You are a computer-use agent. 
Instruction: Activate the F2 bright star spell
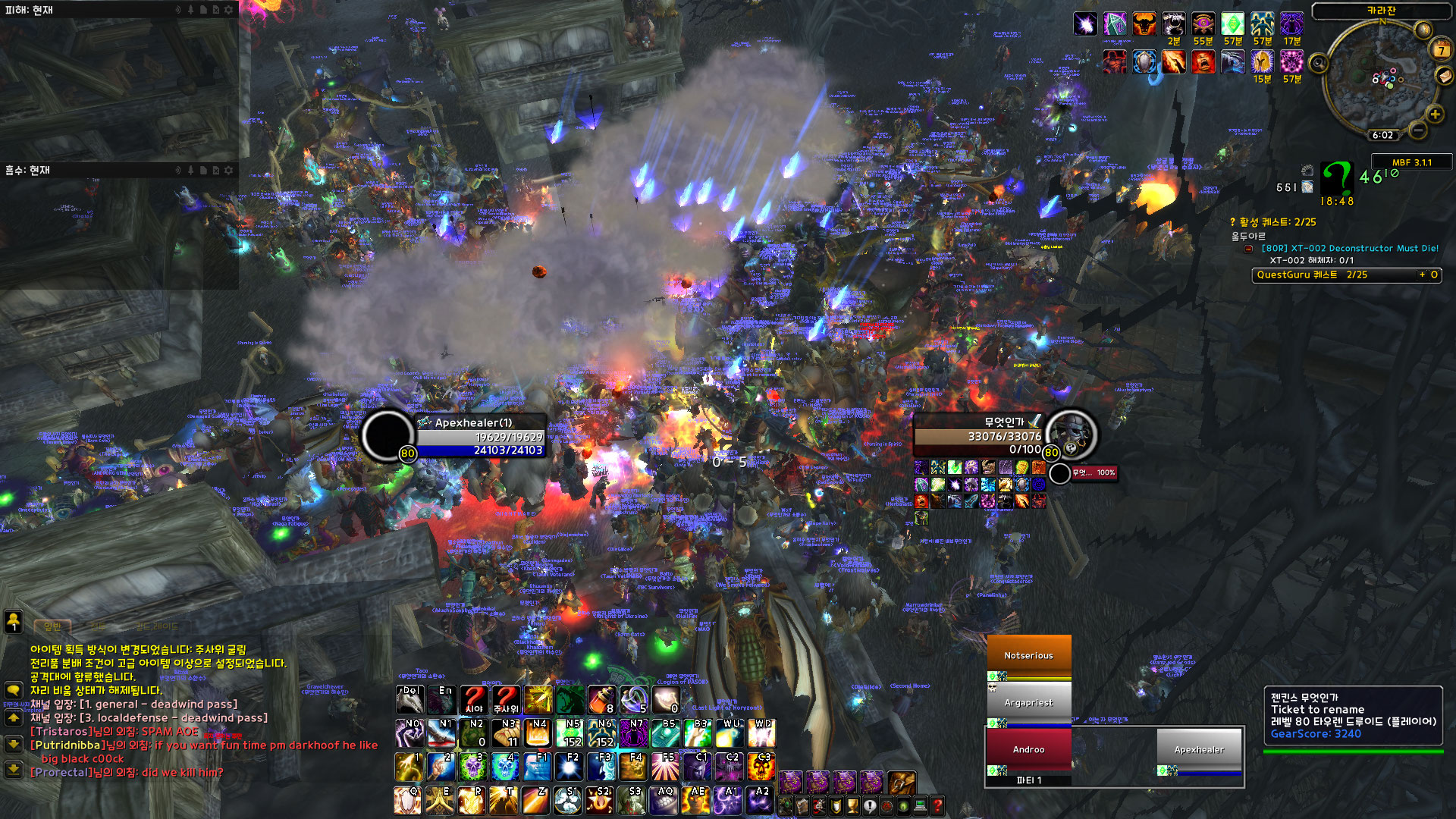(570, 767)
